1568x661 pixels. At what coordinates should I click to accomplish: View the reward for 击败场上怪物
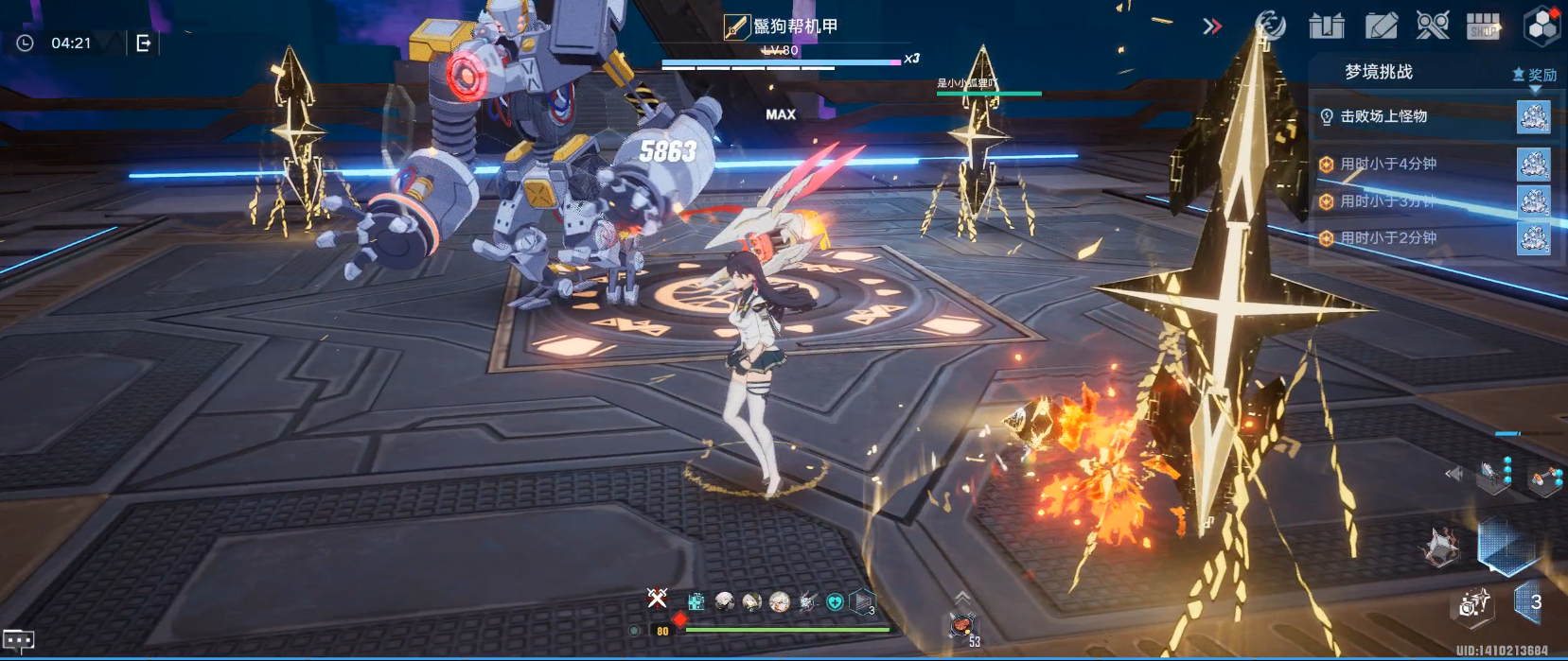point(1533,117)
